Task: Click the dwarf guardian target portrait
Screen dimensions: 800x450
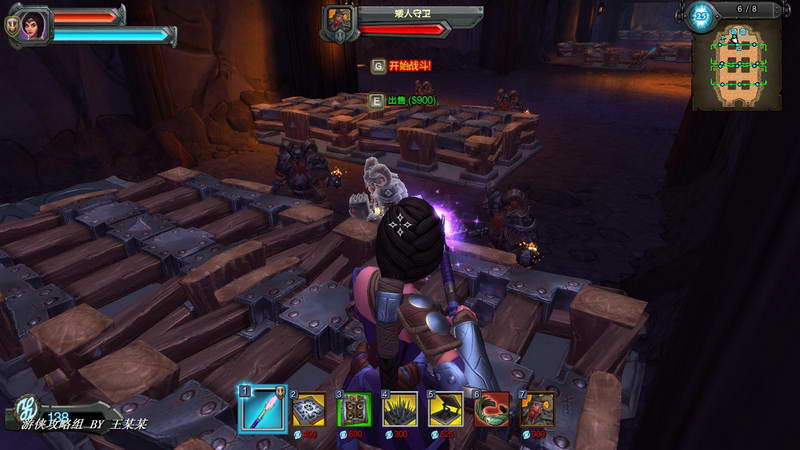Action: pyautogui.click(x=340, y=22)
